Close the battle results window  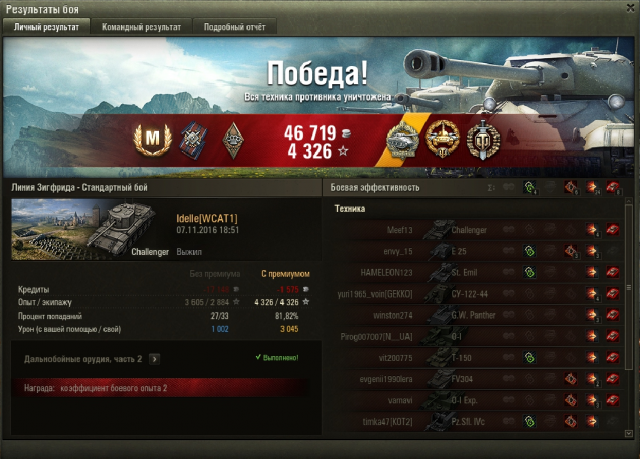pos(630,8)
